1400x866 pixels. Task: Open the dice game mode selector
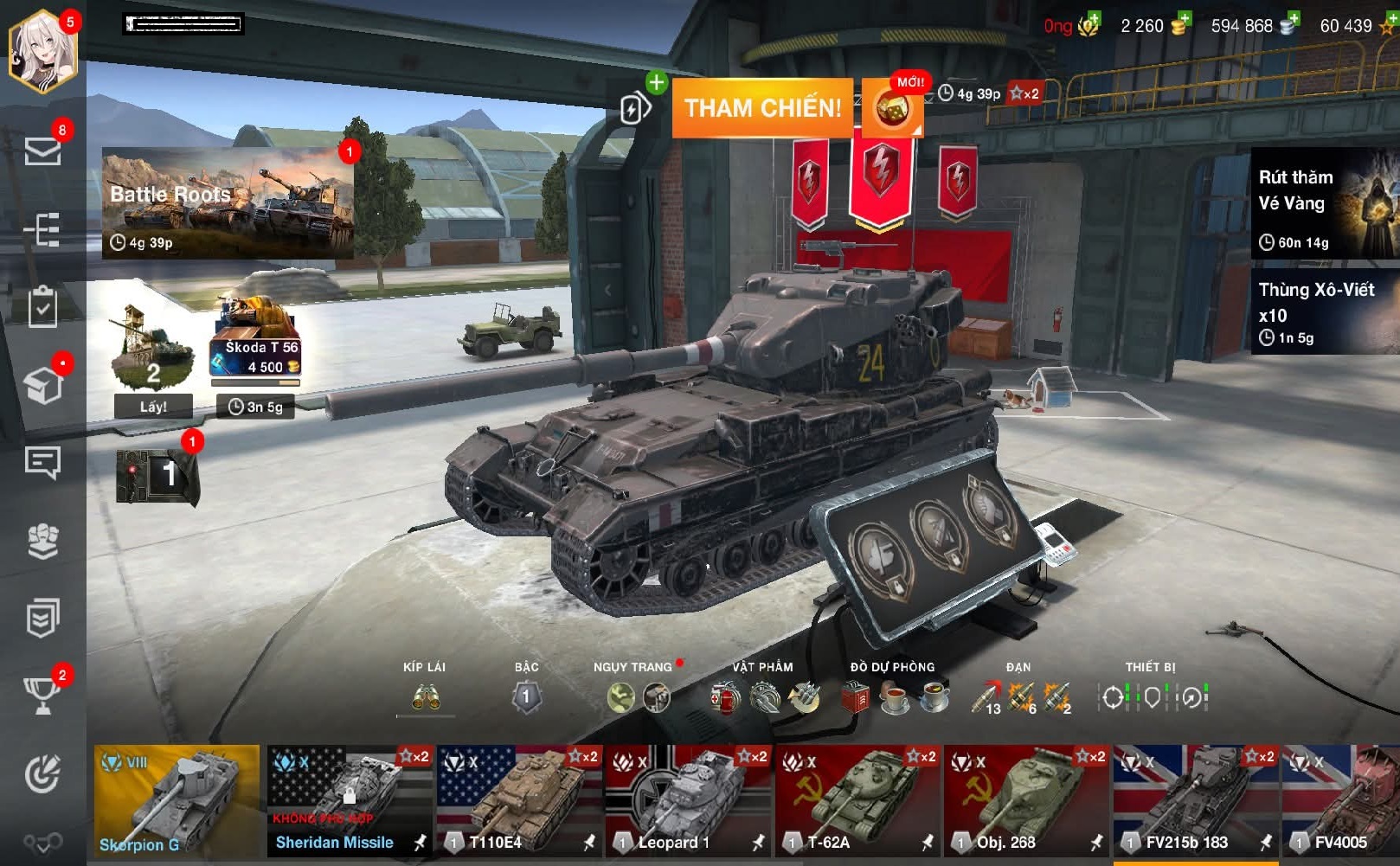(x=892, y=109)
